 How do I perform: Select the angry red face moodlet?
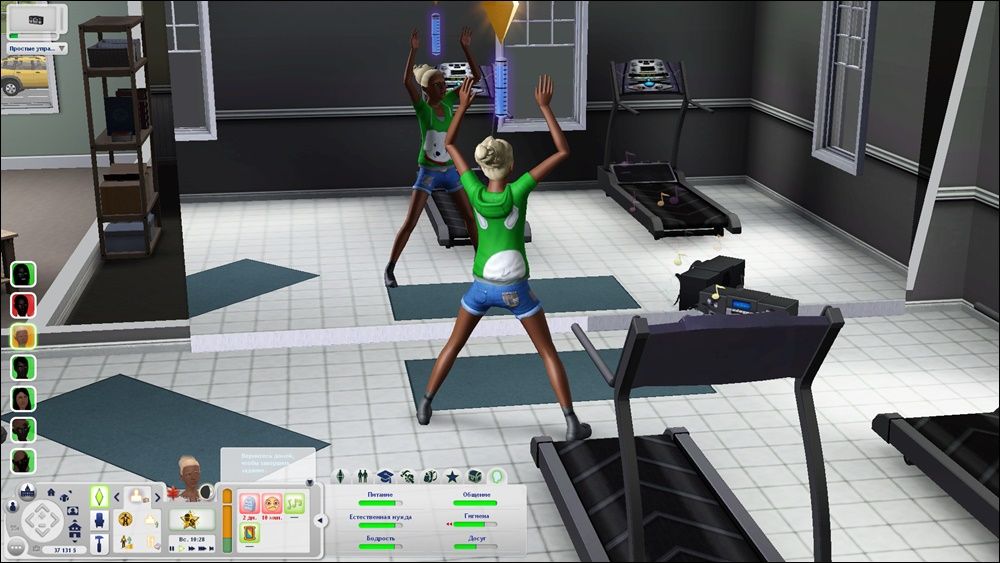pyautogui.click(x=270, y=503)
